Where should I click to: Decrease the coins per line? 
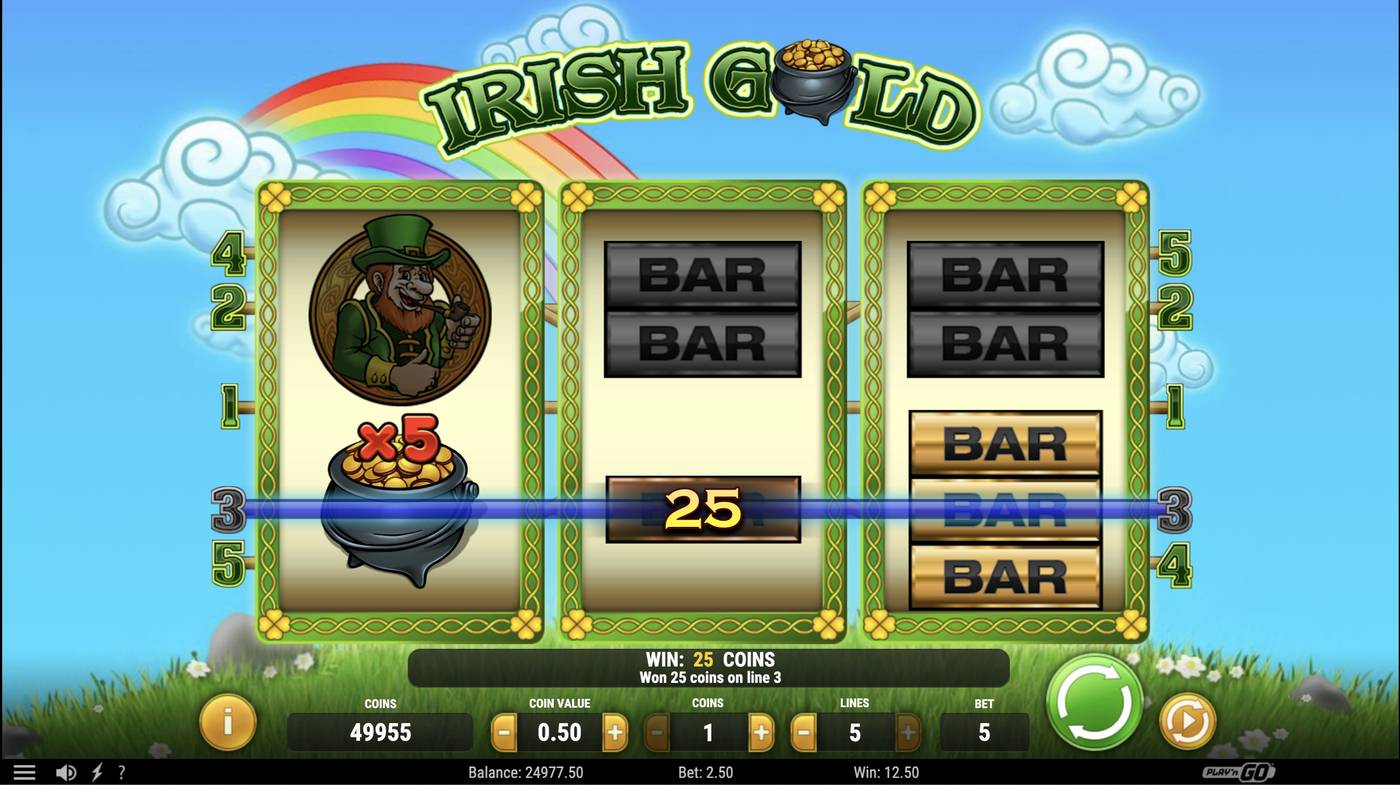coord(655,731)
